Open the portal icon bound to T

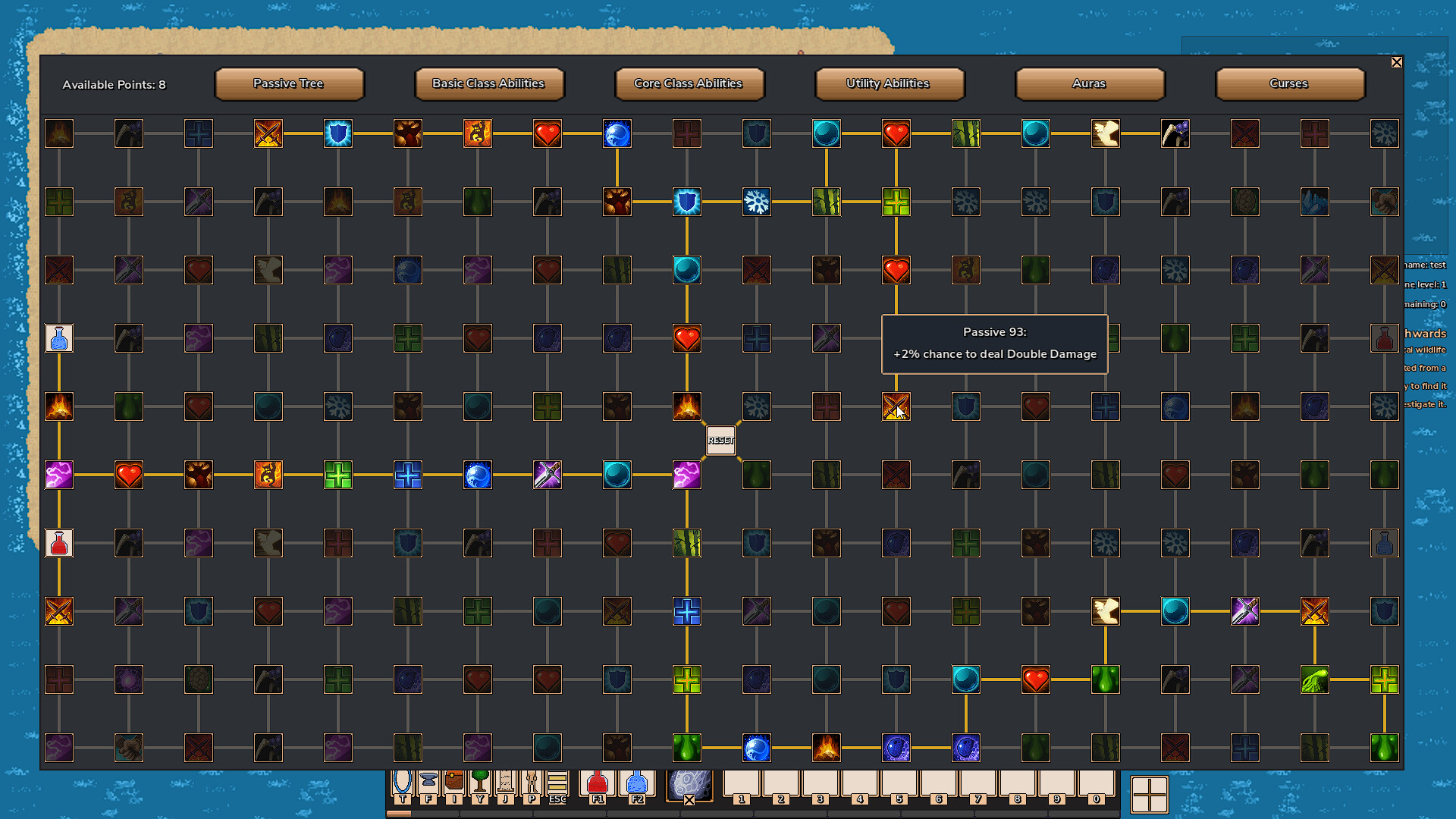[403, 781]
